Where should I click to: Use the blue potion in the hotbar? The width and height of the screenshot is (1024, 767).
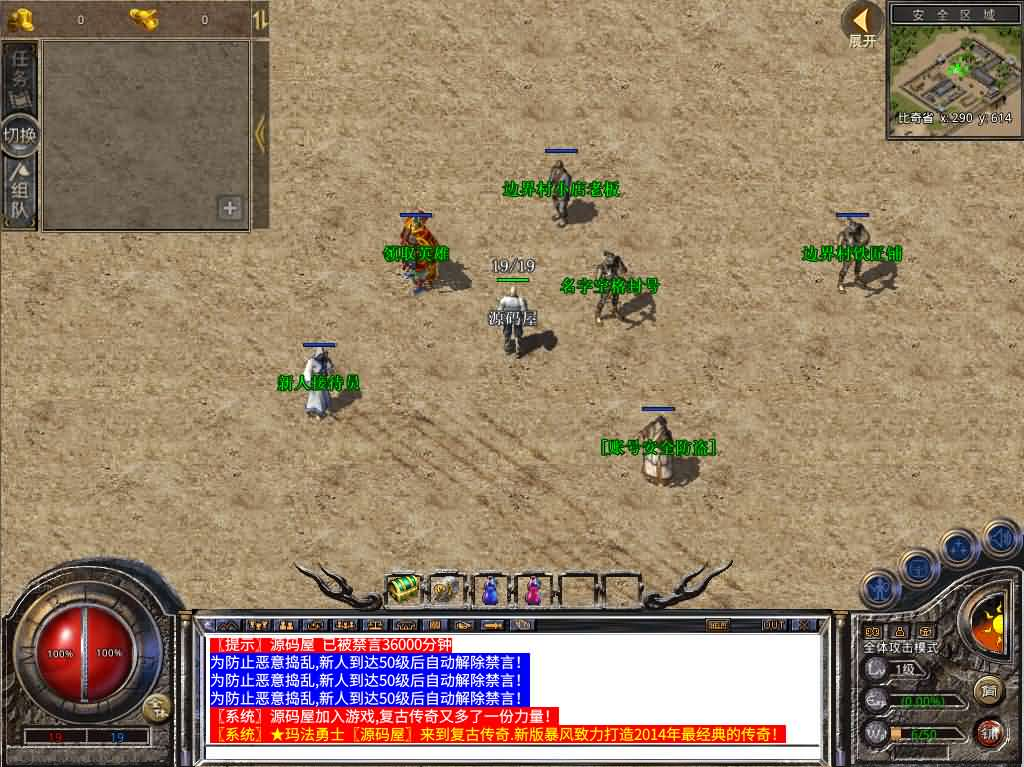pyautogui.click(x=490, y=591)
